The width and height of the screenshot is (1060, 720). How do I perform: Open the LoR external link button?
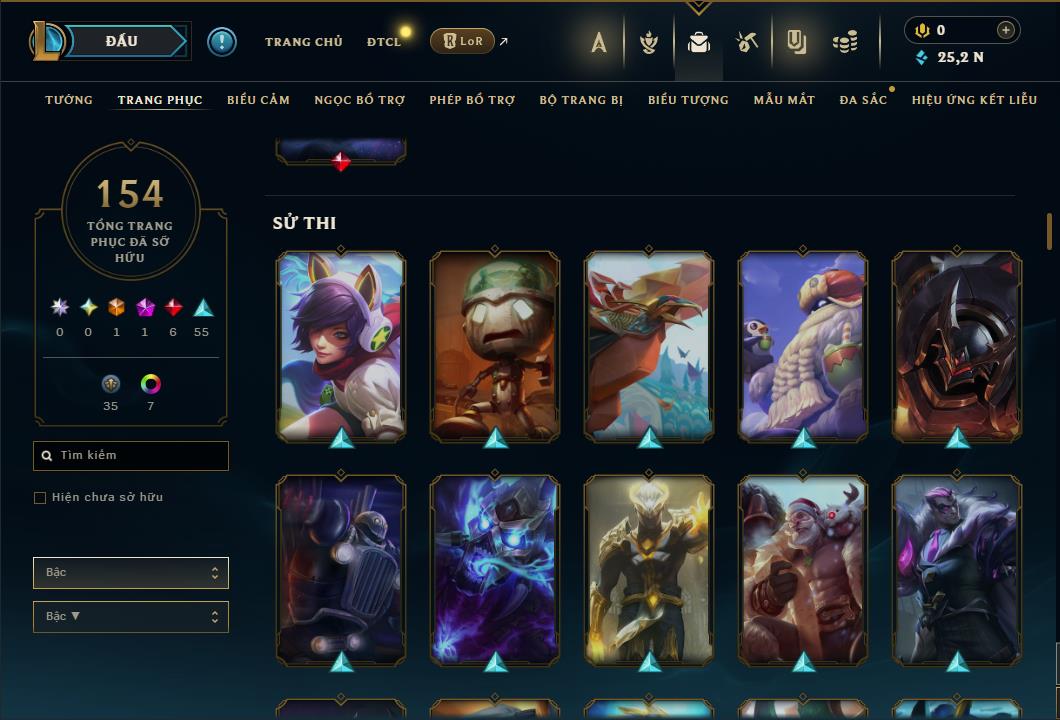[x=462, y=41]
